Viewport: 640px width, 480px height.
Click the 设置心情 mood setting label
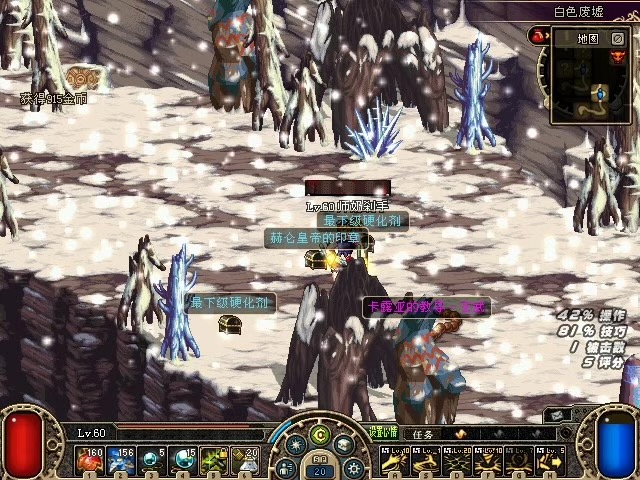(x=382, y=433)
